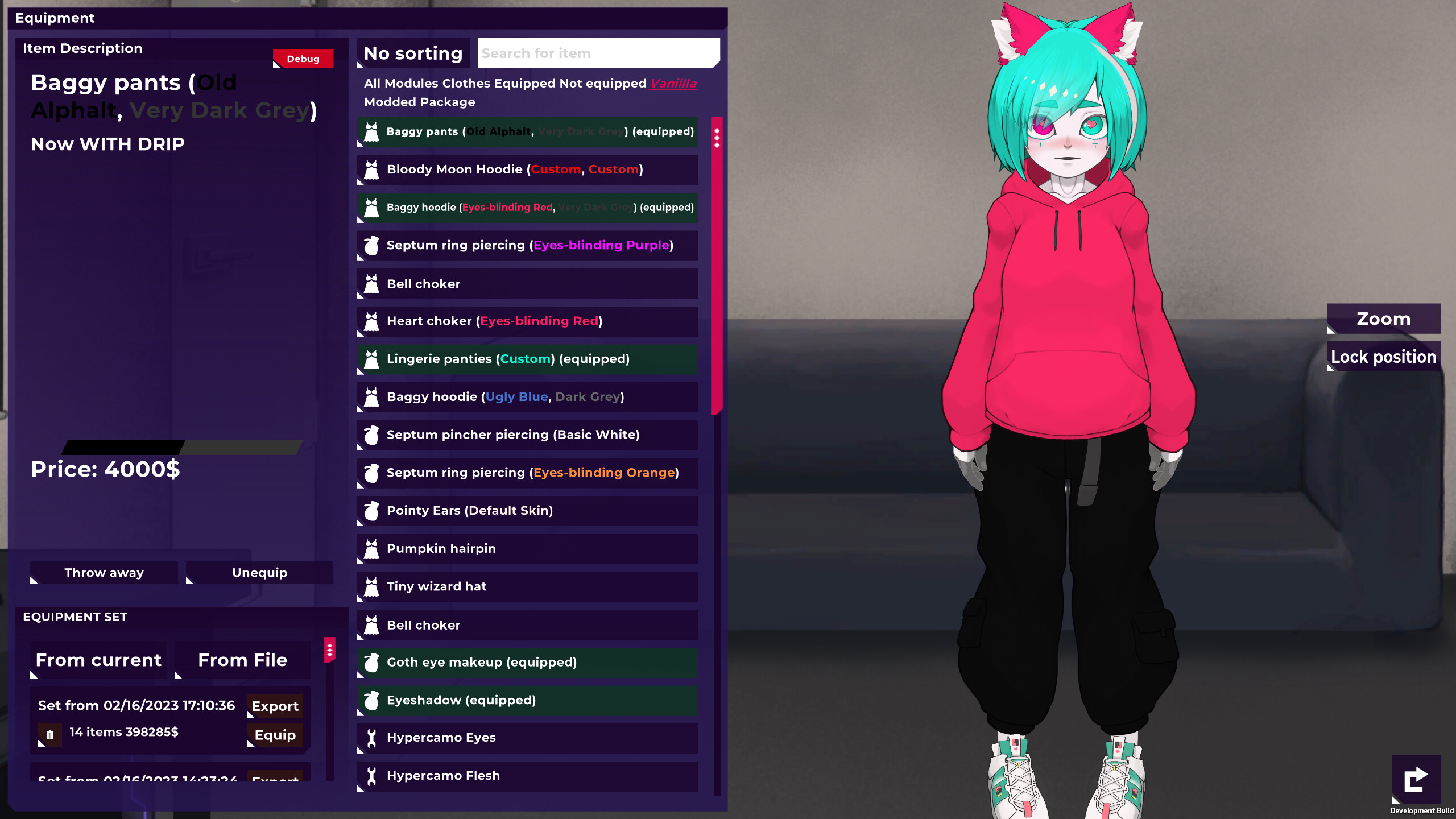Click the trash can icon in Equipment Set panel
This screenshot has height=819, width=1456.
click(51, 734)
